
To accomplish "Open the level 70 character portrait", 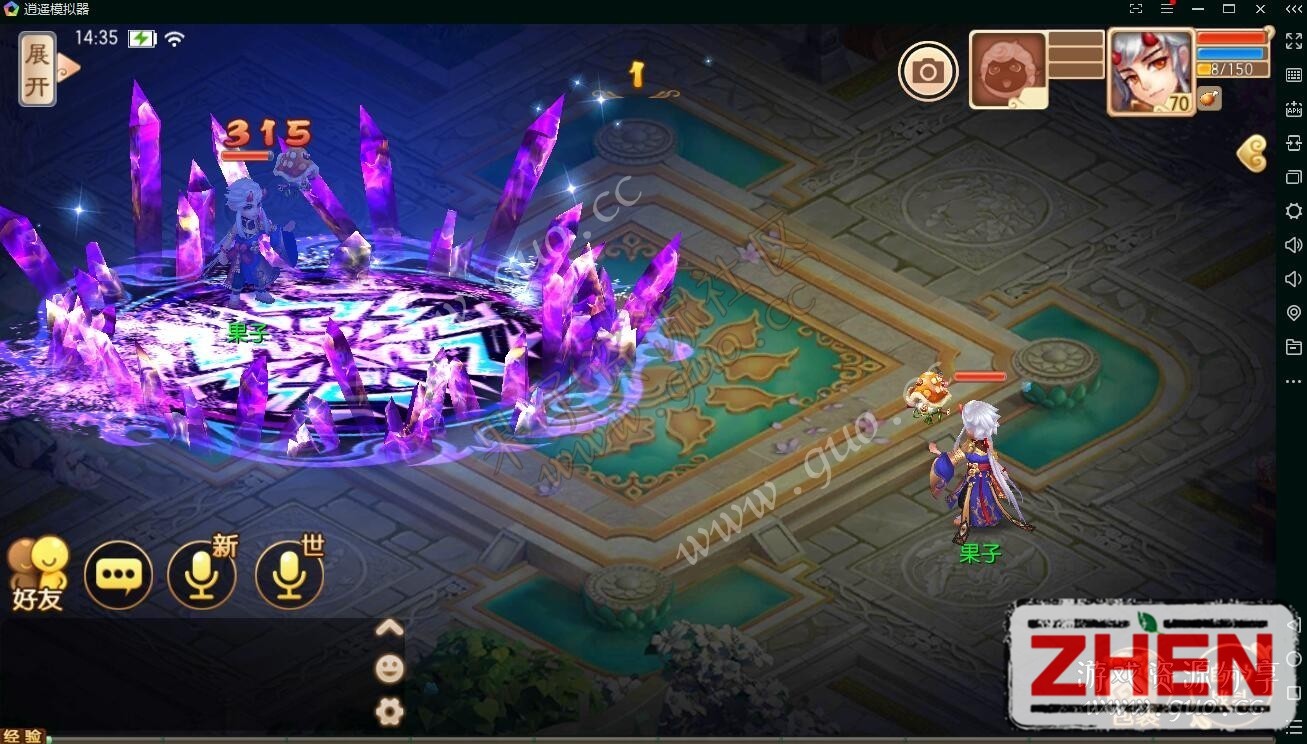I will click(1151, 70).
